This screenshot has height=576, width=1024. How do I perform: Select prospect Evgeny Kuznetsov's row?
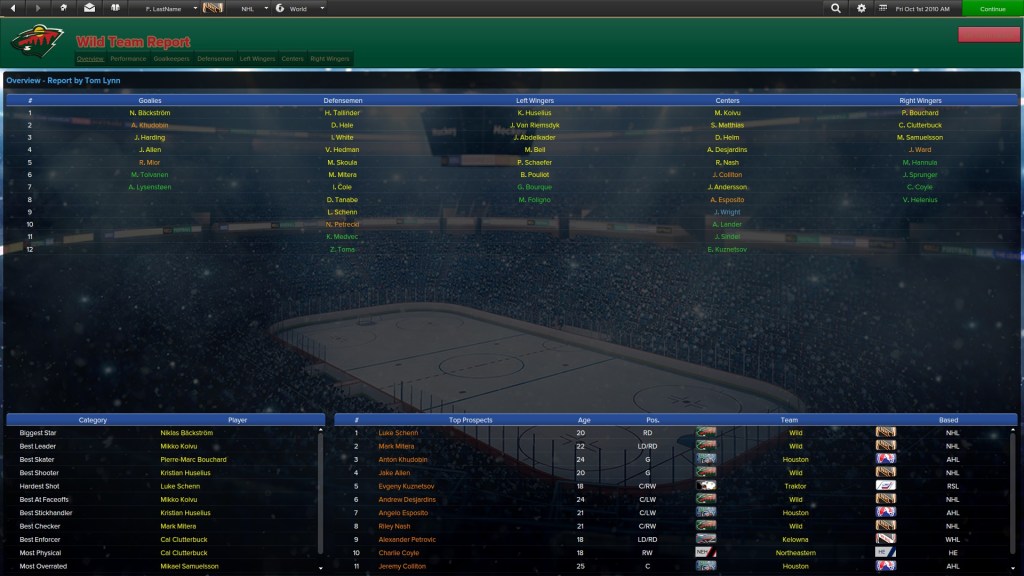(x=406, y=486)
